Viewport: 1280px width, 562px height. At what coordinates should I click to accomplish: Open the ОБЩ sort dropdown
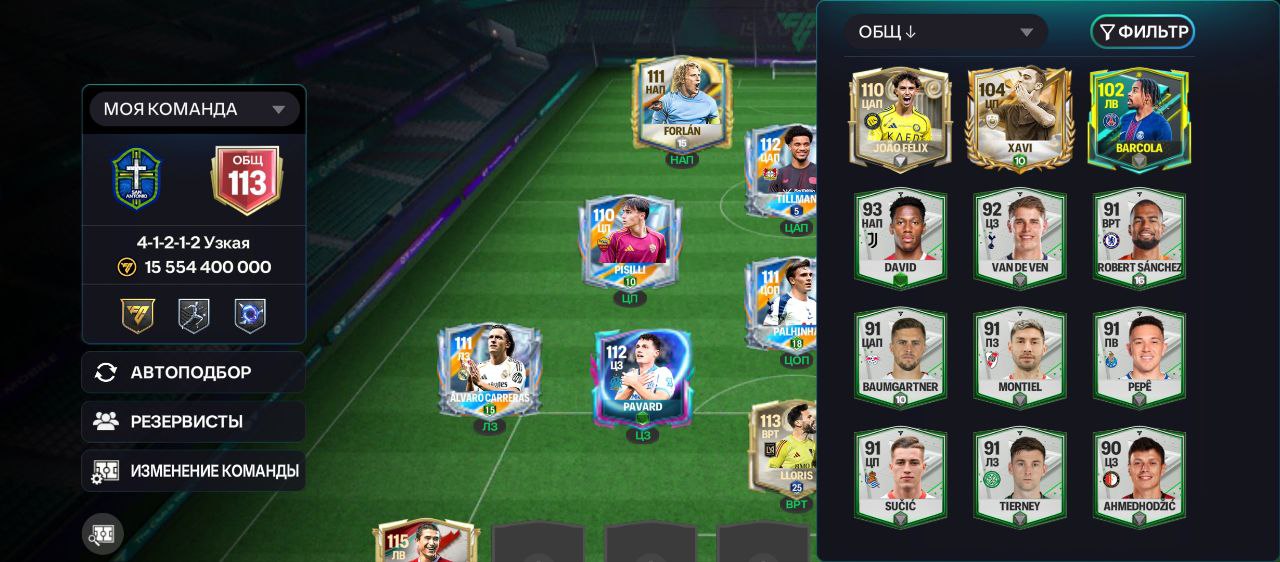pyautogui.click(x=945, y=32)
